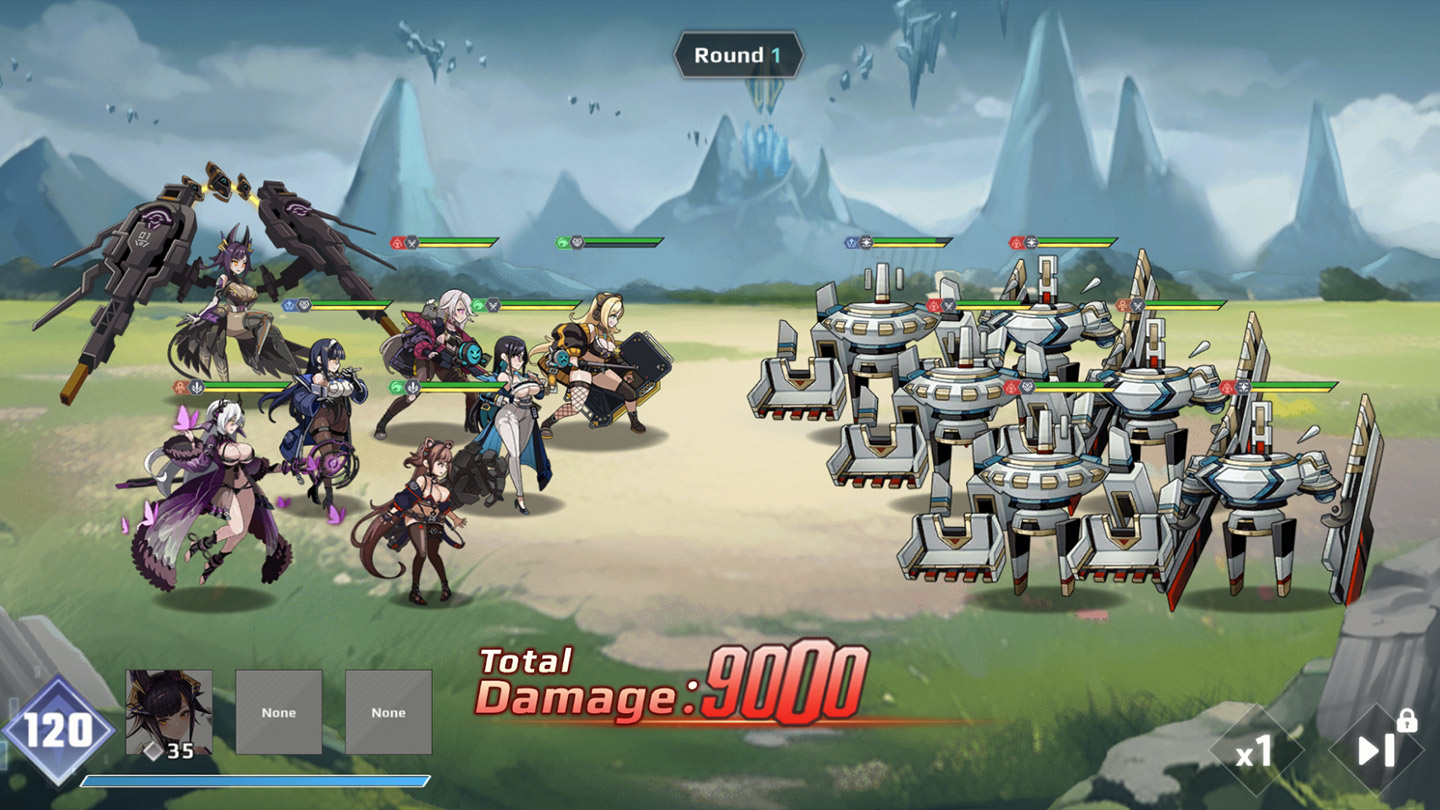Click the green wind element icon on sniper's health bar
The image size is (1440, 810).
(x=480, y=304)
